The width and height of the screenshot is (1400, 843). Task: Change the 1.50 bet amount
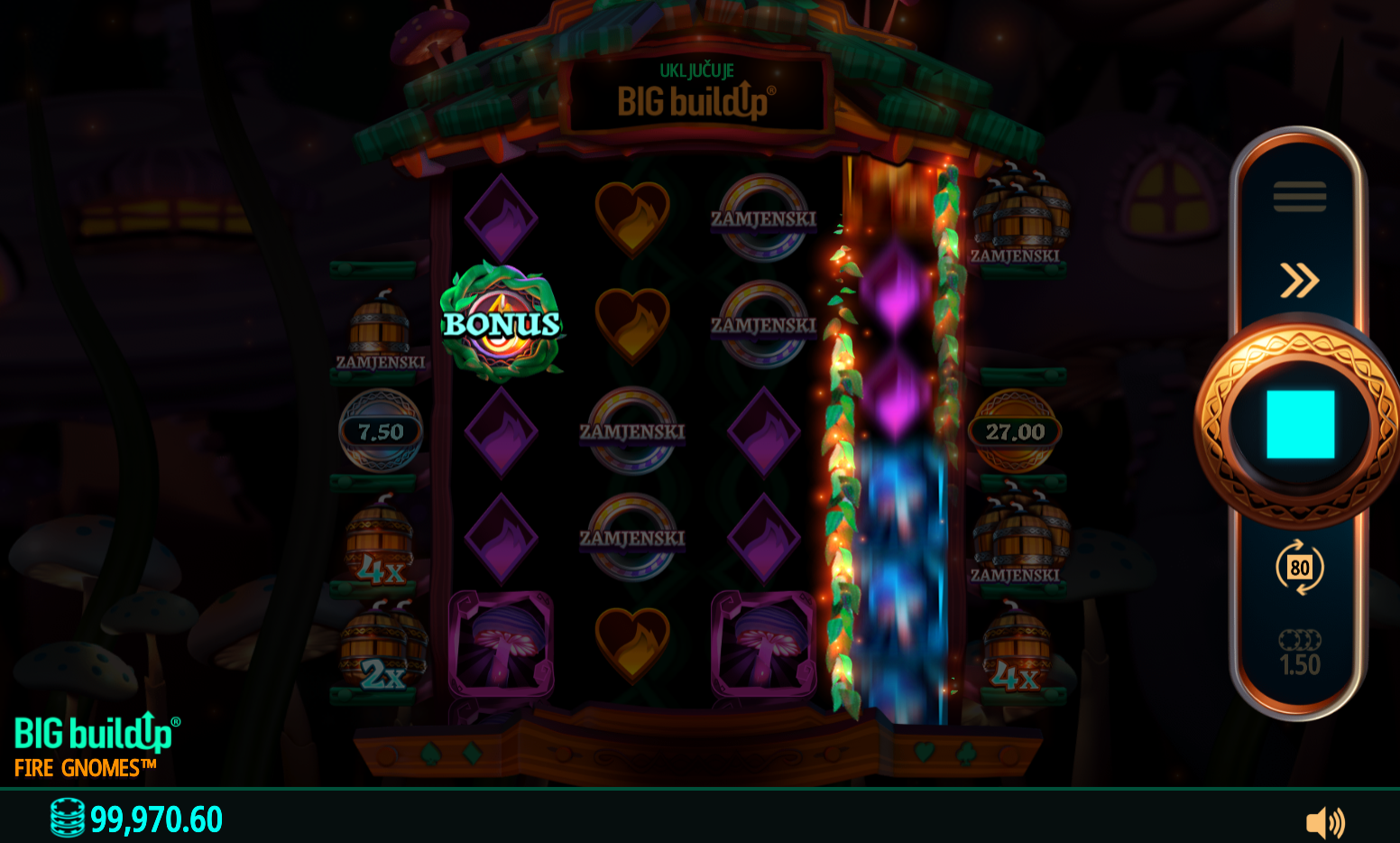coord(1299,654)
